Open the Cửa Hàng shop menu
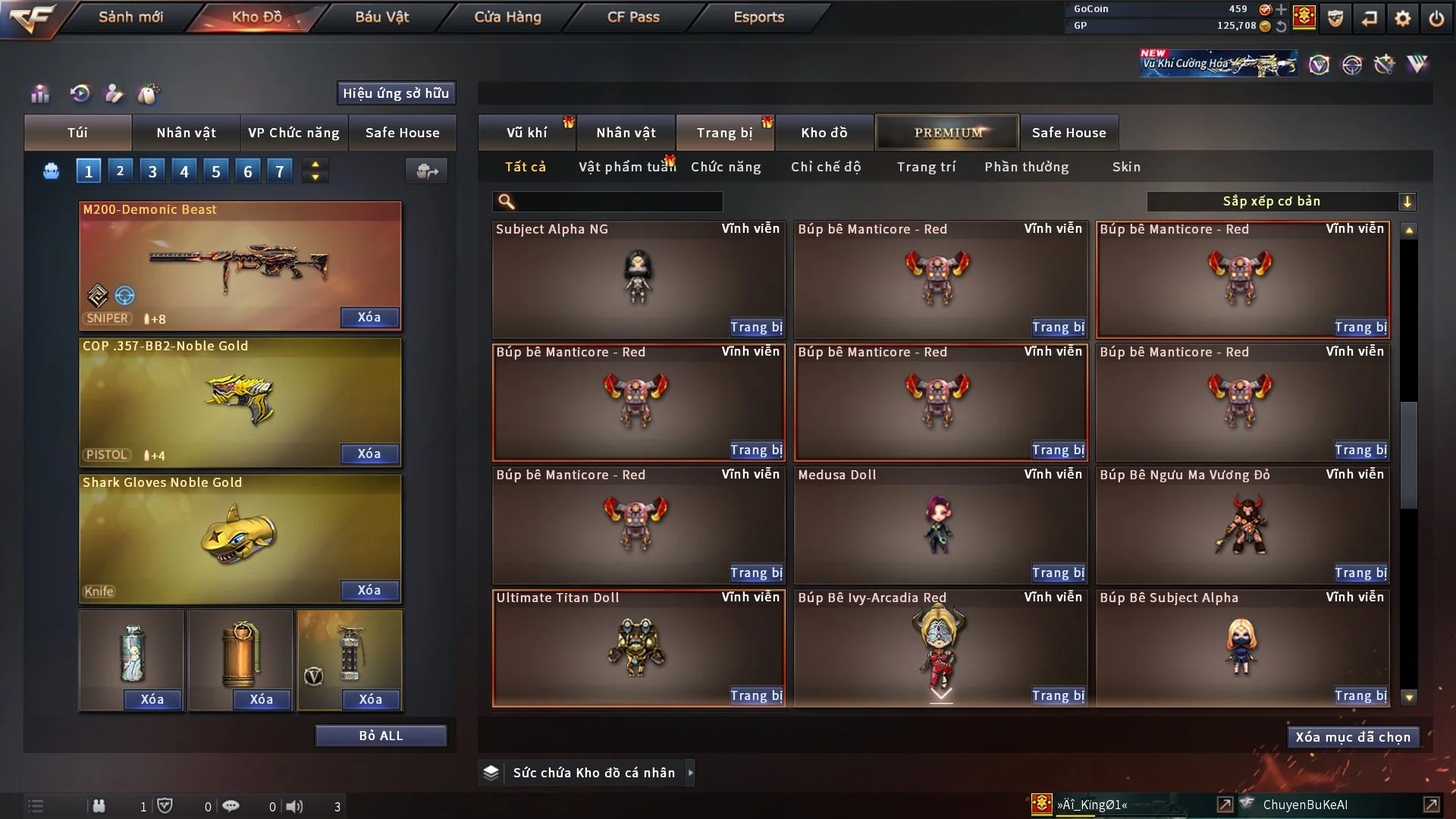Image resolution: width=1456 pixels, height=819 pixels. (507, 17)
